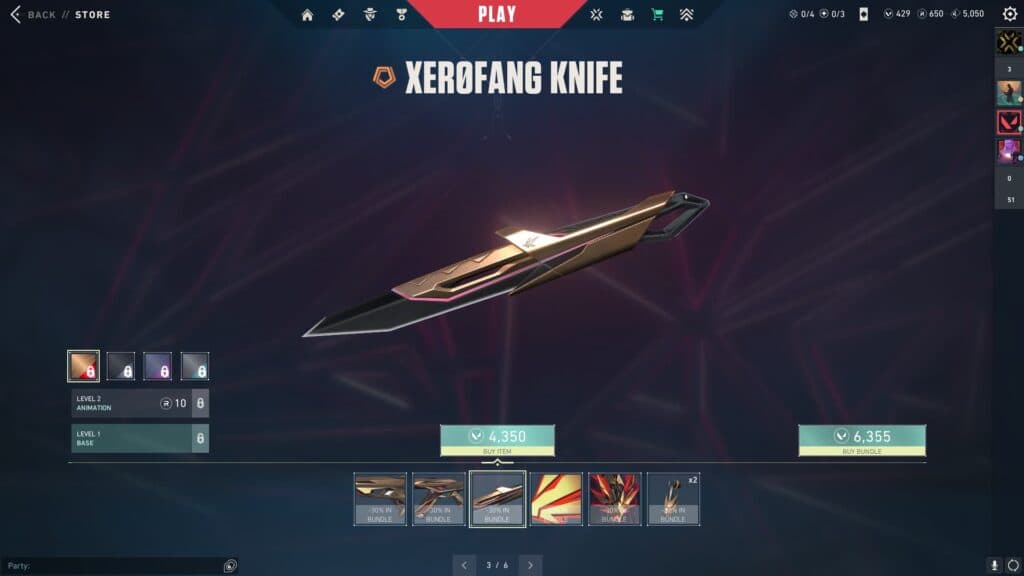Open the x2 gun buddy thumbnail
The width and height of the screenshot is (1024, 576).
click(673, 498)
